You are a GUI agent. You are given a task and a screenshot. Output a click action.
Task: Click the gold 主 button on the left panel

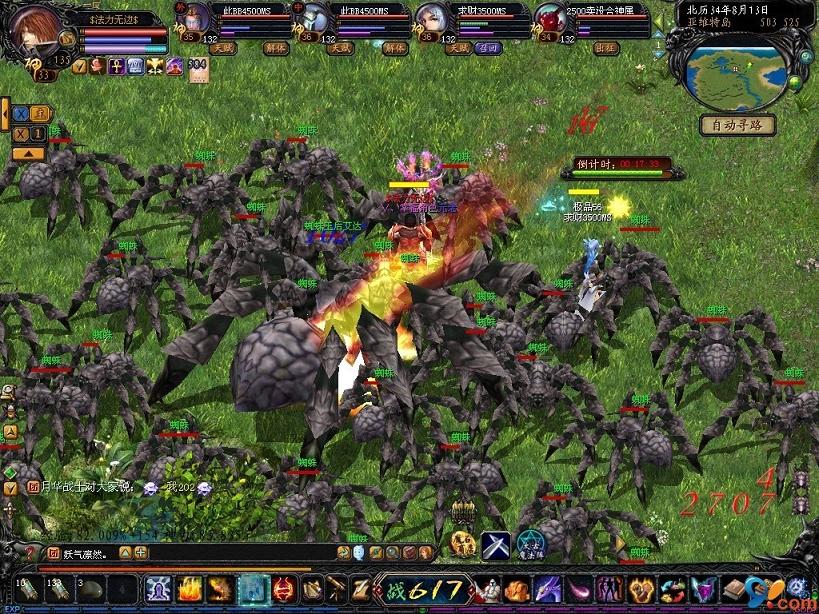[38, 113]
